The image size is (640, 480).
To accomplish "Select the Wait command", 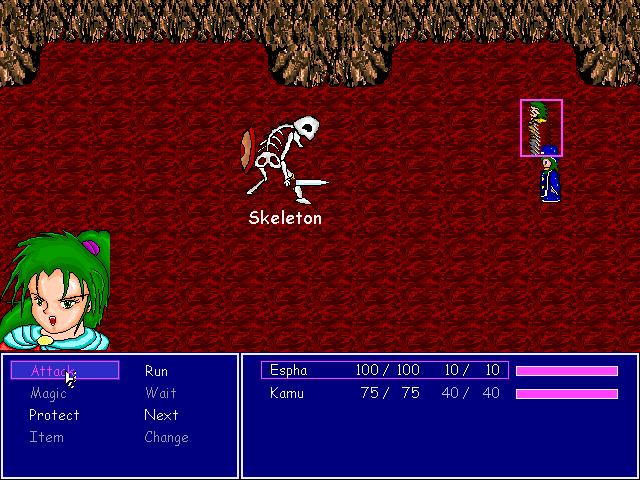I will pyautogui.click(x=160, y=393).
